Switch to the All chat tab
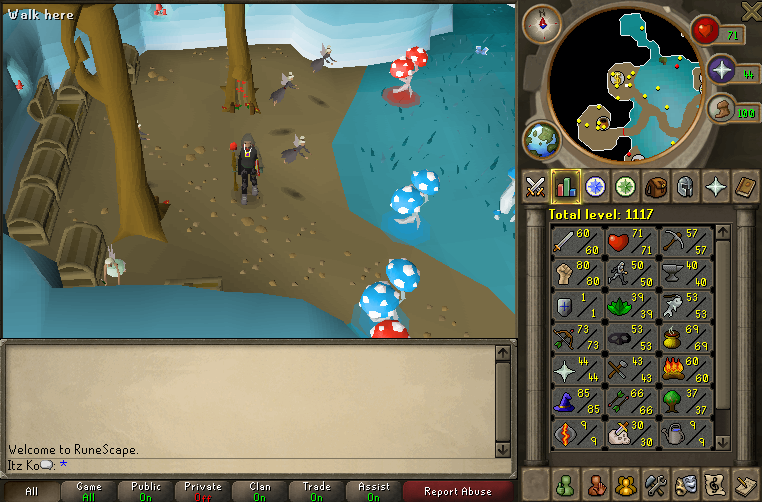This screenshot has height=502, width=762. pos(31,491)
